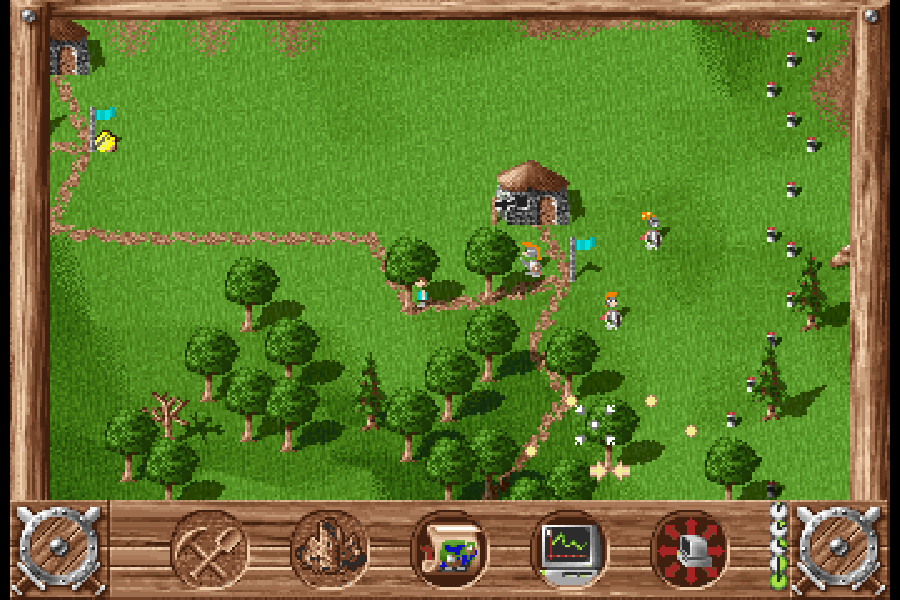Open the map scroll button
The image size is (900, 600).
[x=450, y=549]
